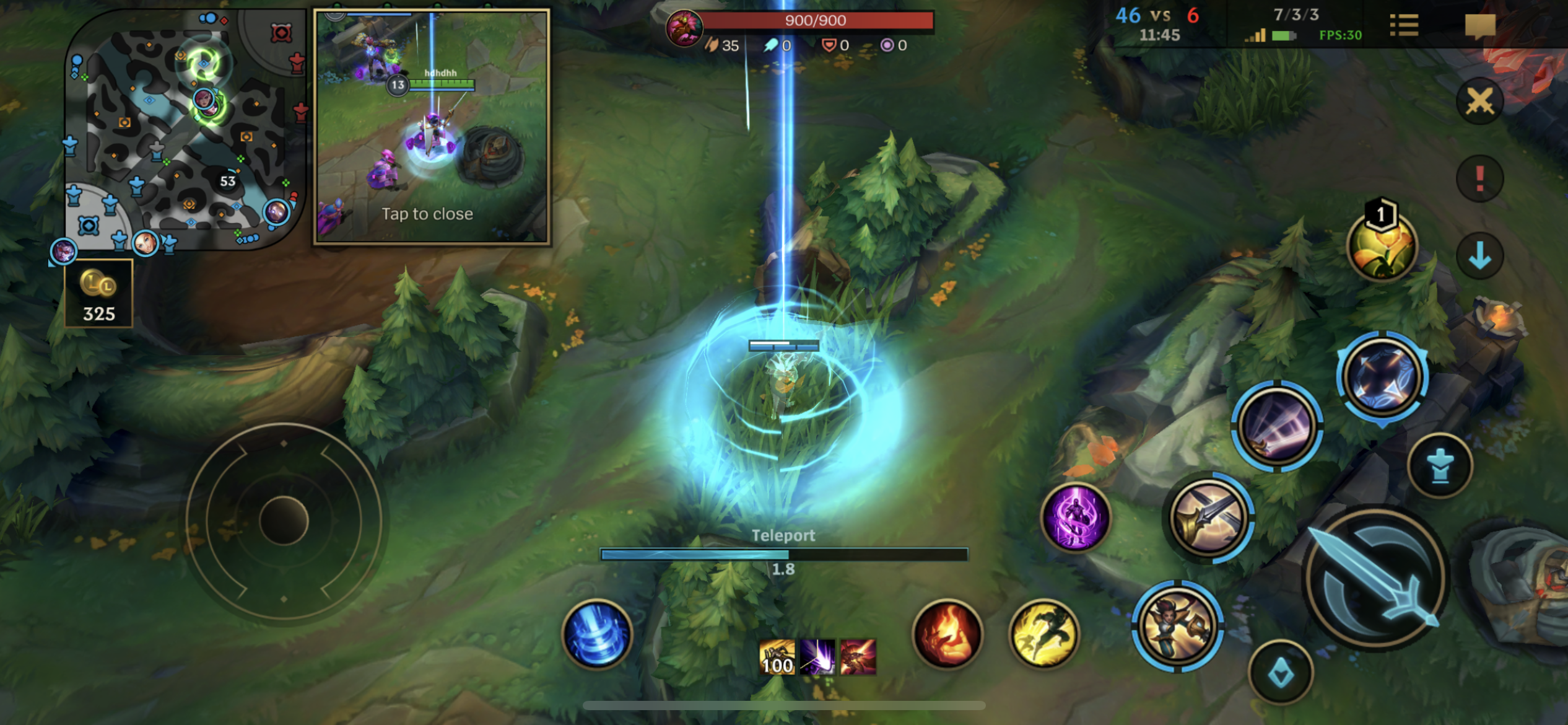Cast the crossed blades ability
1568x725 pixels.
click(1208, 517)
